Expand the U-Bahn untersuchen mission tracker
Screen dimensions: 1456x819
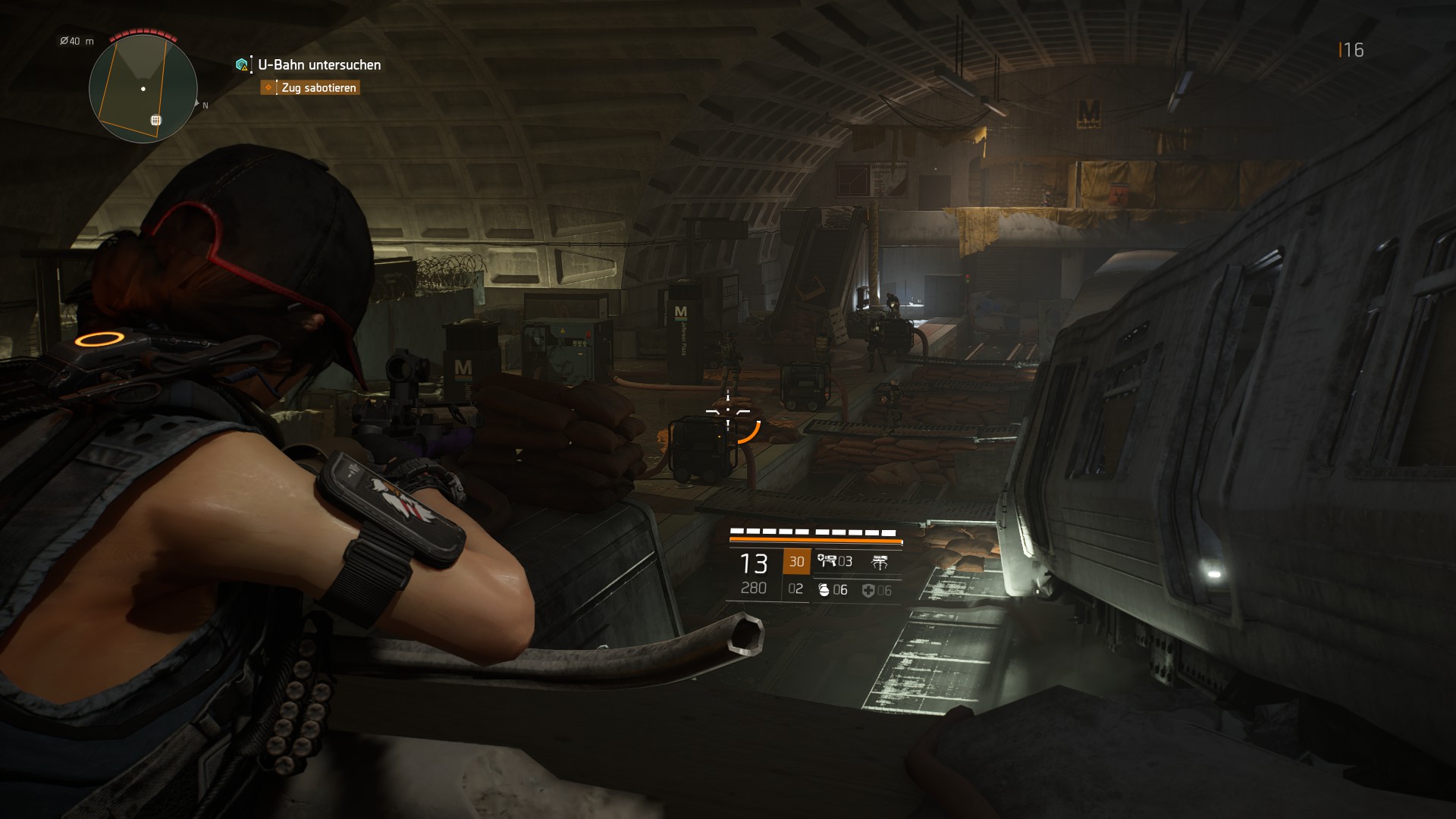click(318, 66)
